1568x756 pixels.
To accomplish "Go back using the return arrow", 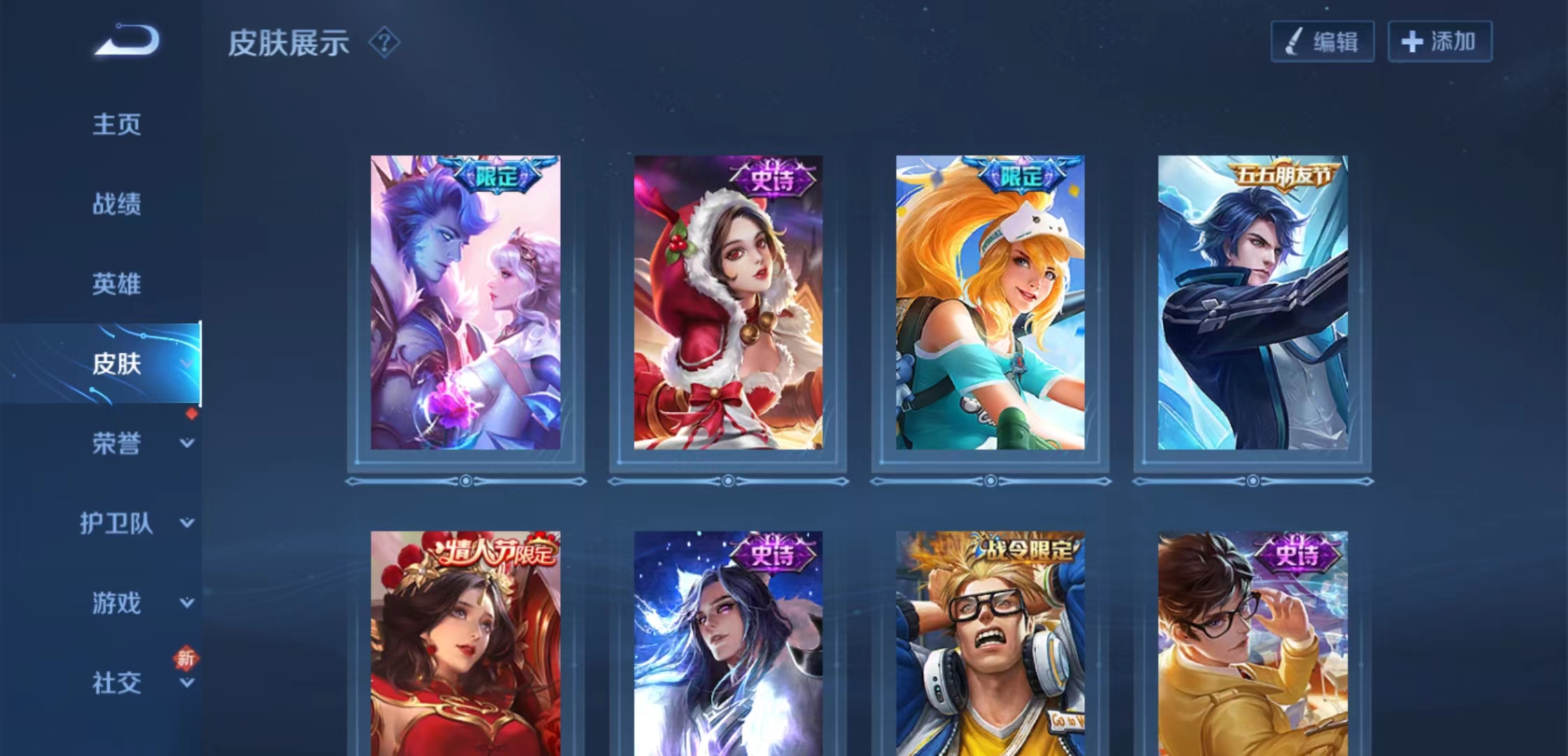I will pyautogui.click(x=127, y=40).
